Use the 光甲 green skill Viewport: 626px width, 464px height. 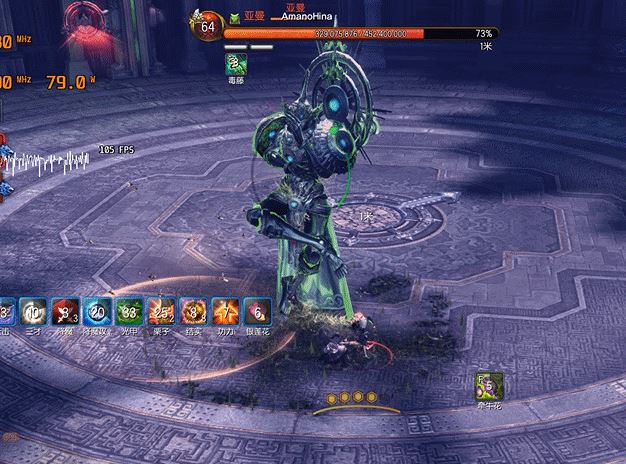click(127, 311)
